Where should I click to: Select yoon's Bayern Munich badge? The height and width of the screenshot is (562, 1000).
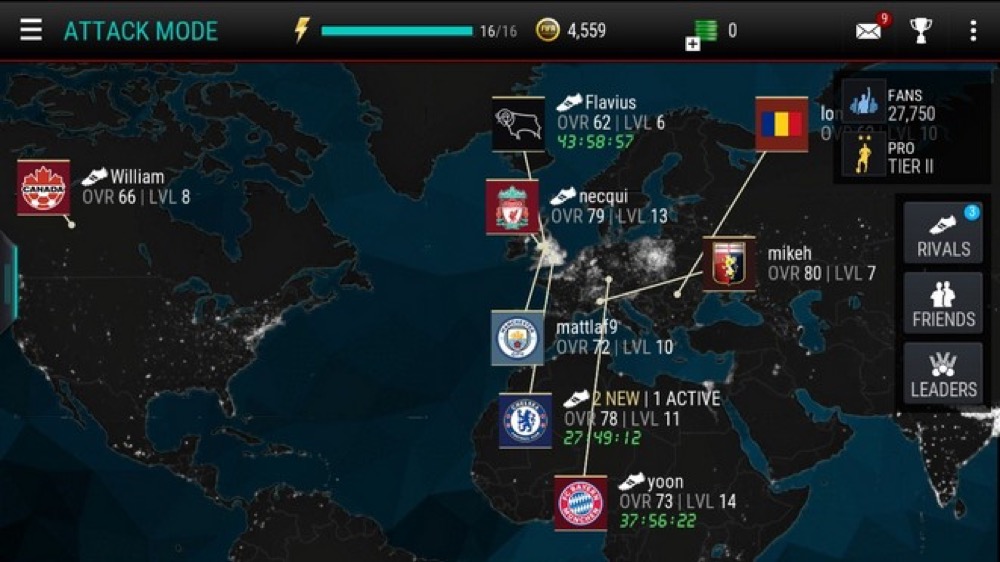(581, 503)
